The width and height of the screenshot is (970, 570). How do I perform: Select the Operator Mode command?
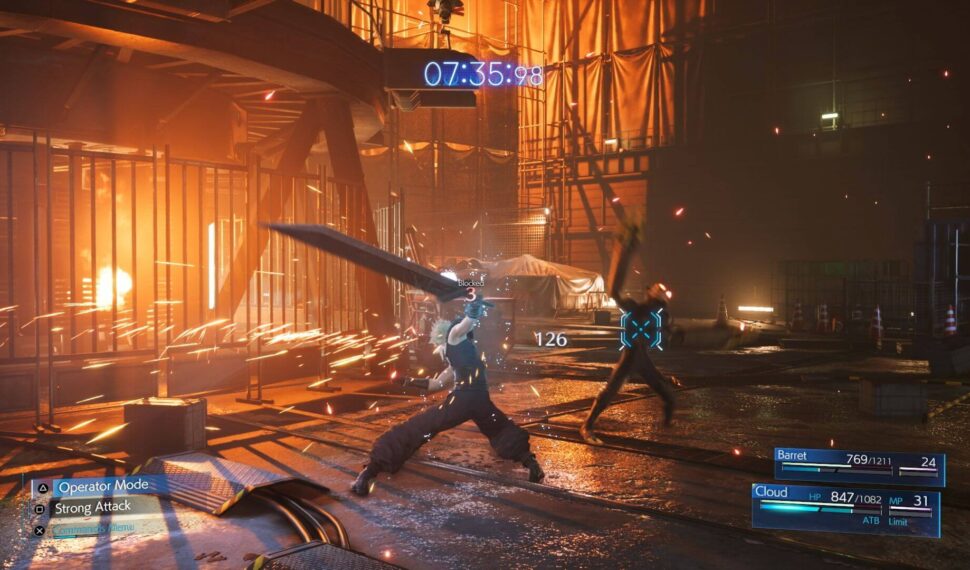[103, 487]
